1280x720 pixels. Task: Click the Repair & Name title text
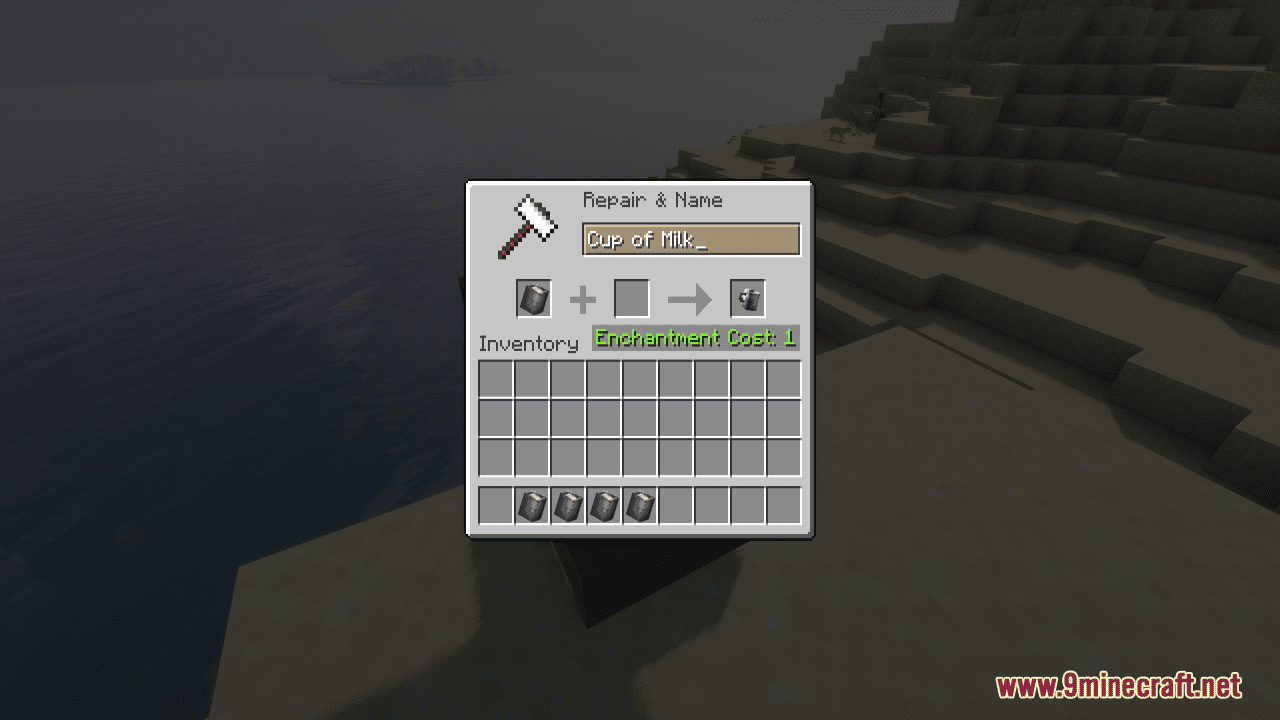[652, 200]
